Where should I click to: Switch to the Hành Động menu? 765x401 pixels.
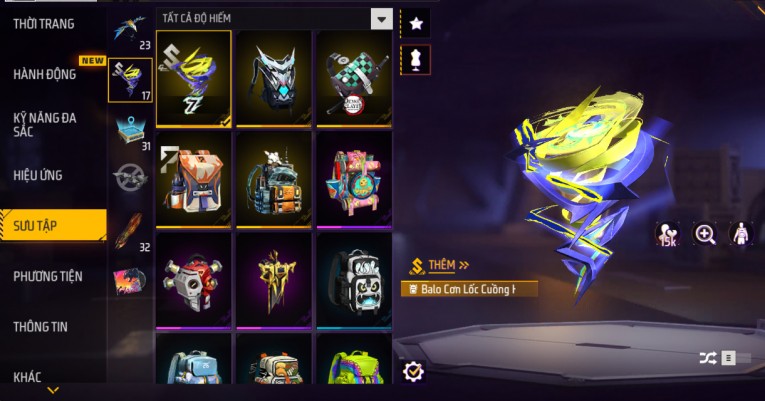(45, 74)
